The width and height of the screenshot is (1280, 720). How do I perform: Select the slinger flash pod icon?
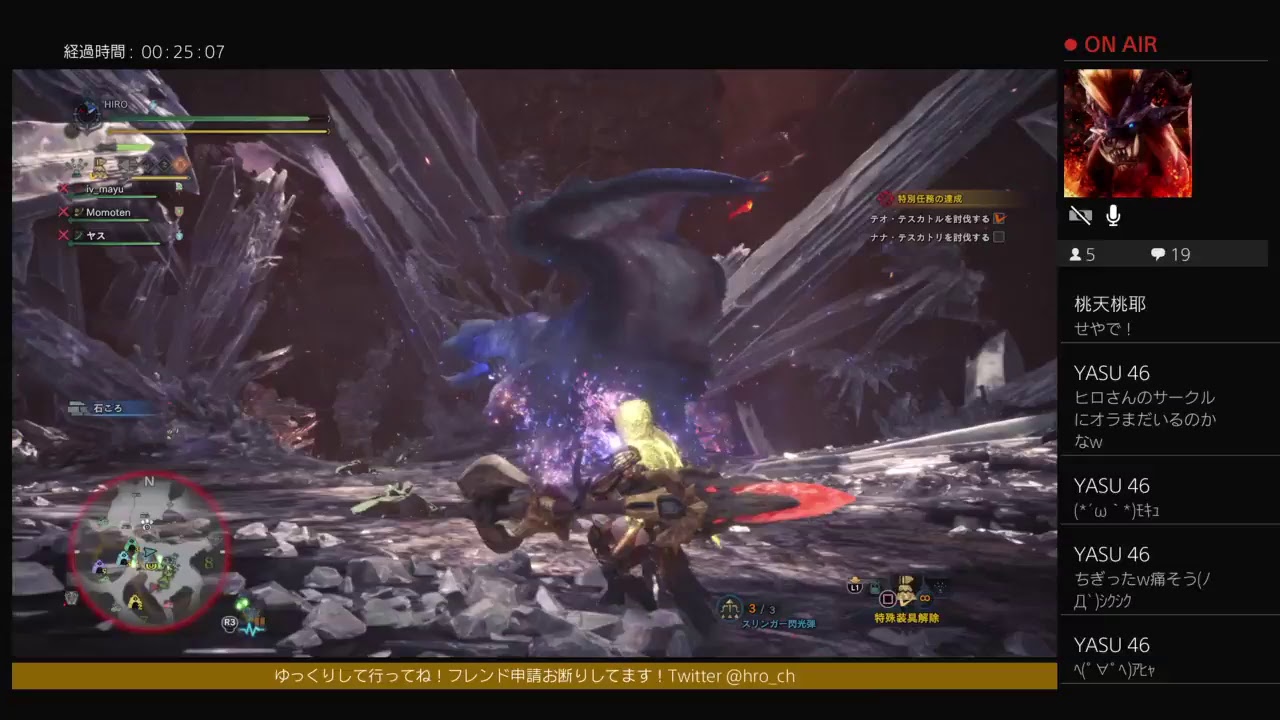click(x=731, y=607)
